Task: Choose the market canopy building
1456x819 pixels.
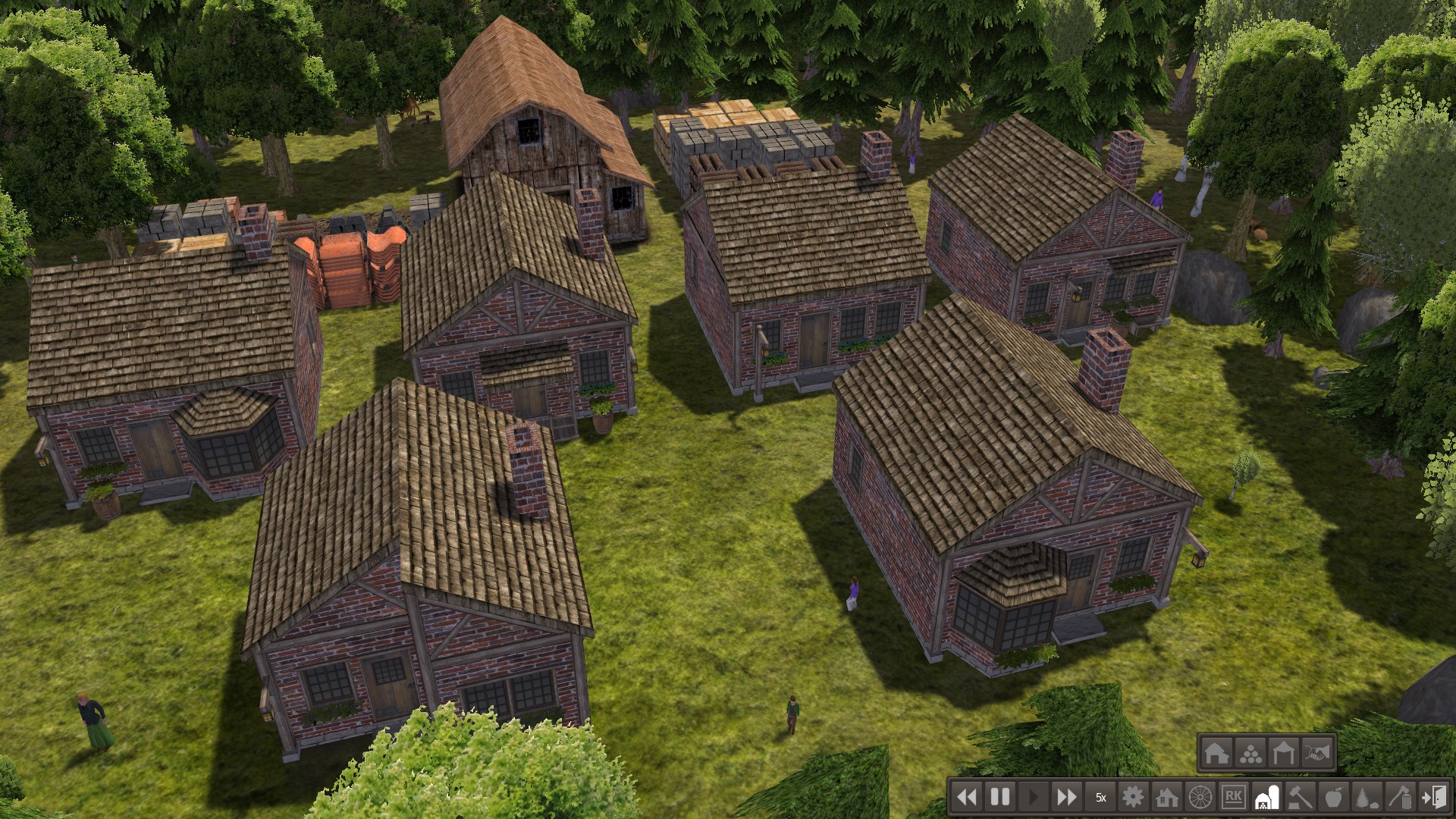Action: pyautogui.click(x=1283, y=753)
